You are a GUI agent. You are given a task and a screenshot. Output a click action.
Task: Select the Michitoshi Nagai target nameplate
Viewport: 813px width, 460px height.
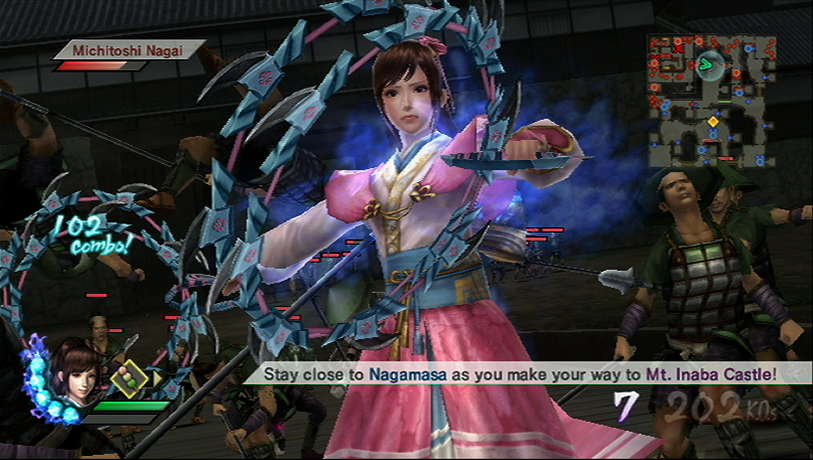(x=127, y=49)
